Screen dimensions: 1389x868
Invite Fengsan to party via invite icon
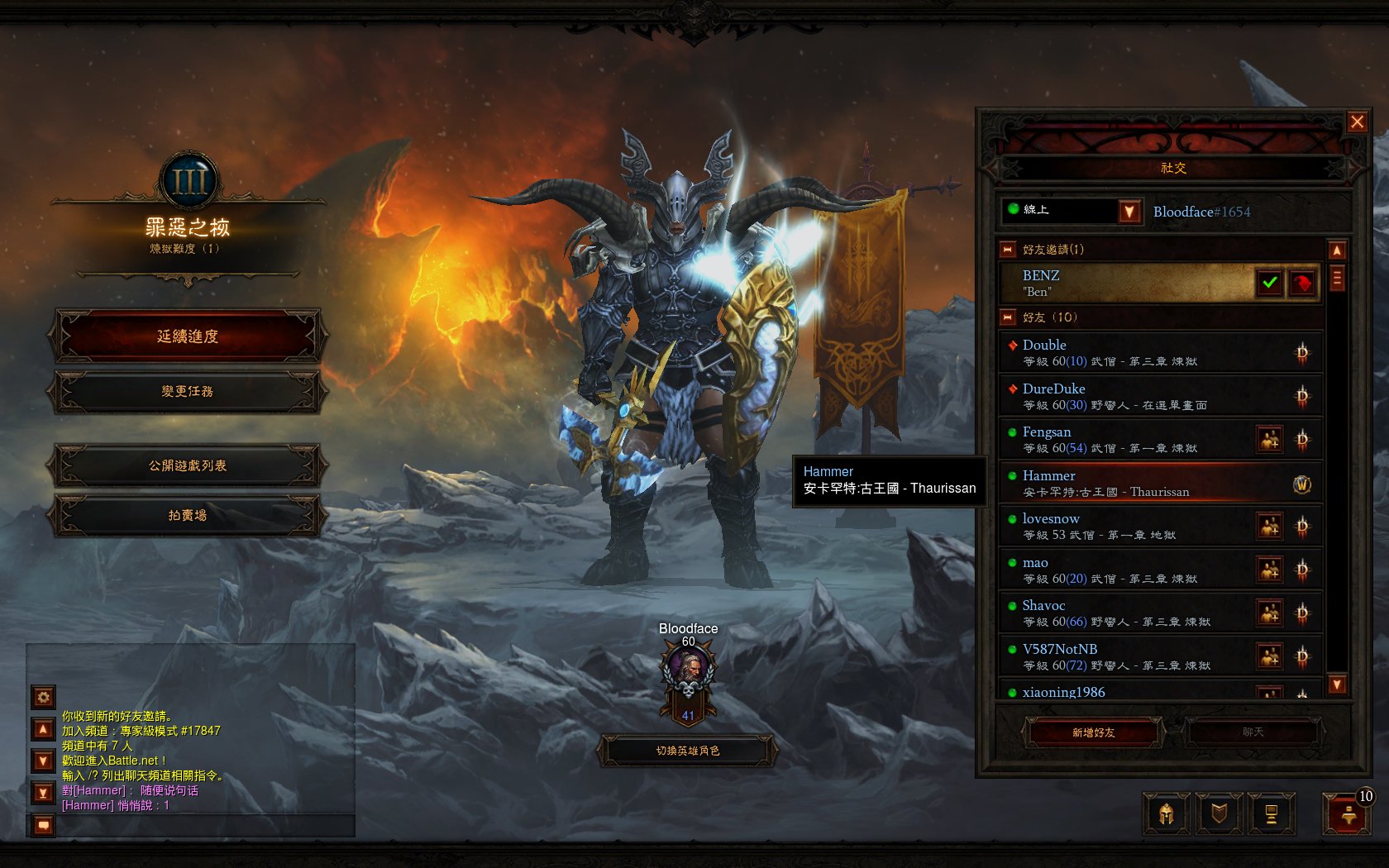tap(1269, 439)
